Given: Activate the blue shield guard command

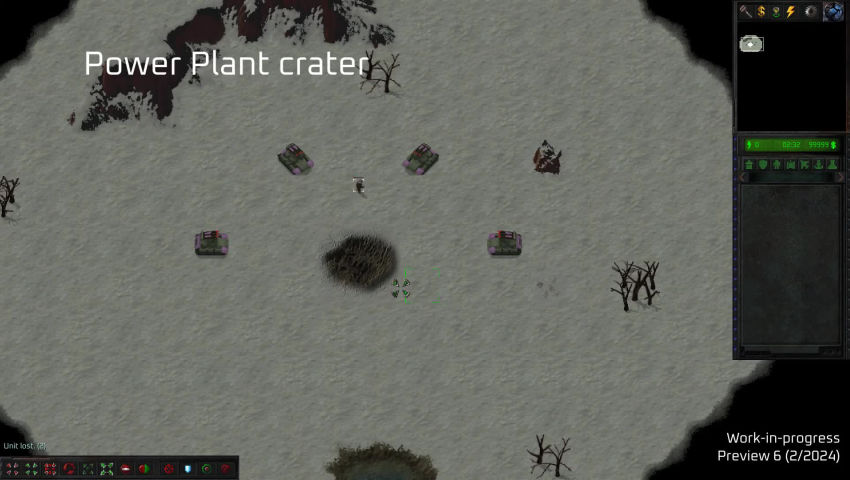Looking at the screenshot, I should 187,468.
